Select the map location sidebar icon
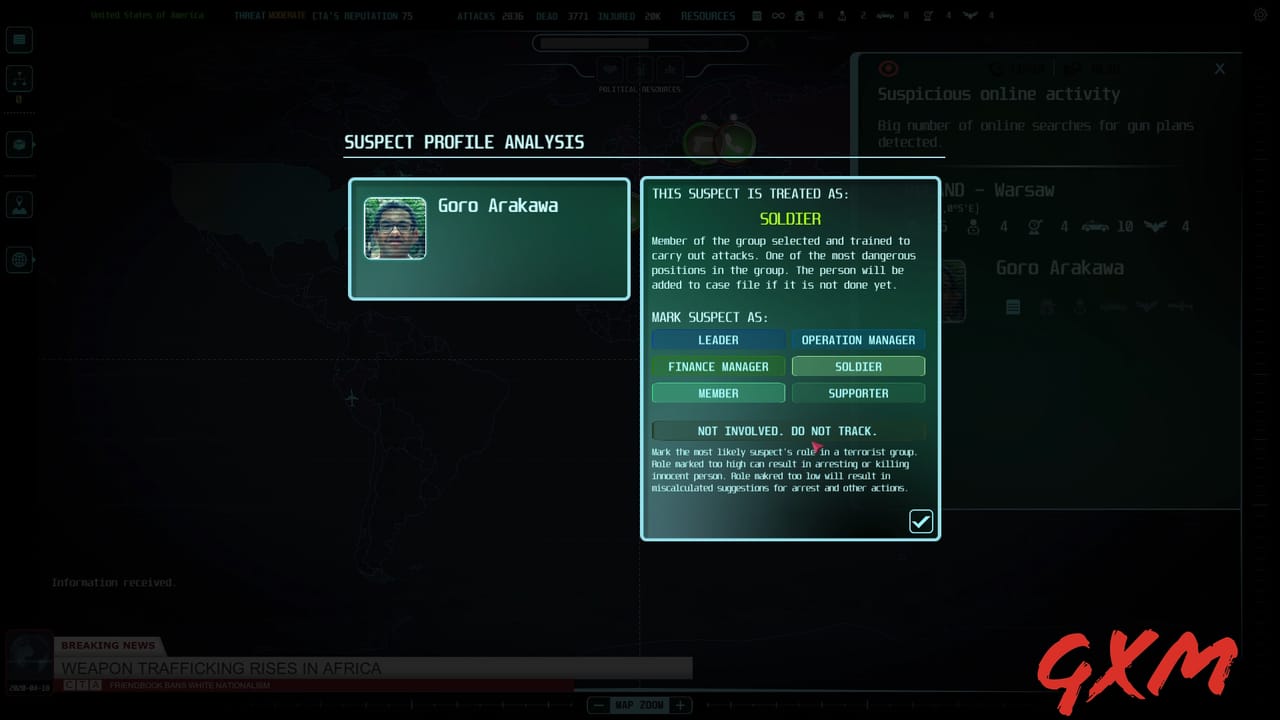 tap(21, 204)
